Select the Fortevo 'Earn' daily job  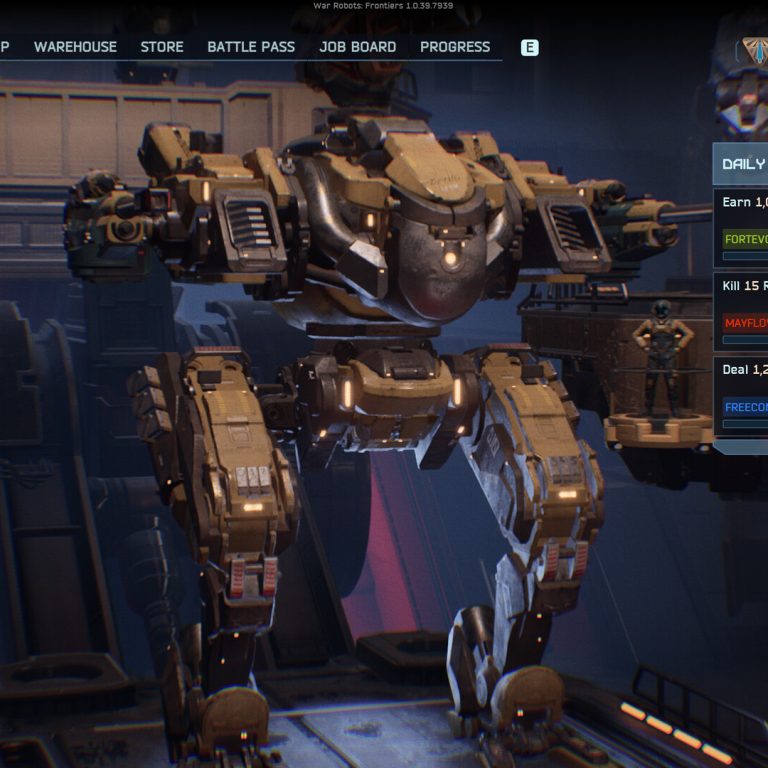click(741, 227)
